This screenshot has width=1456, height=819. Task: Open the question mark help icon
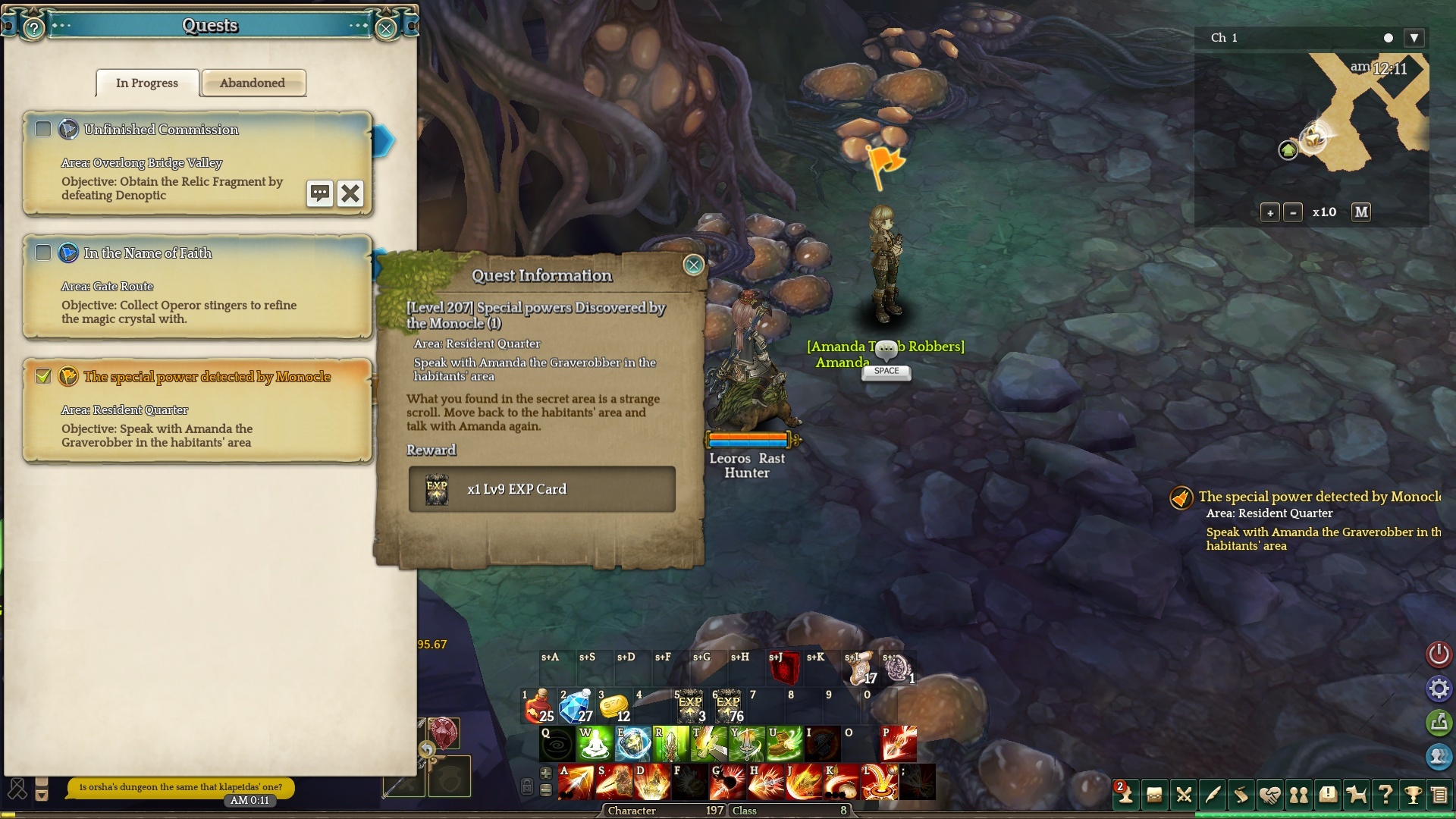[1385, 795]
